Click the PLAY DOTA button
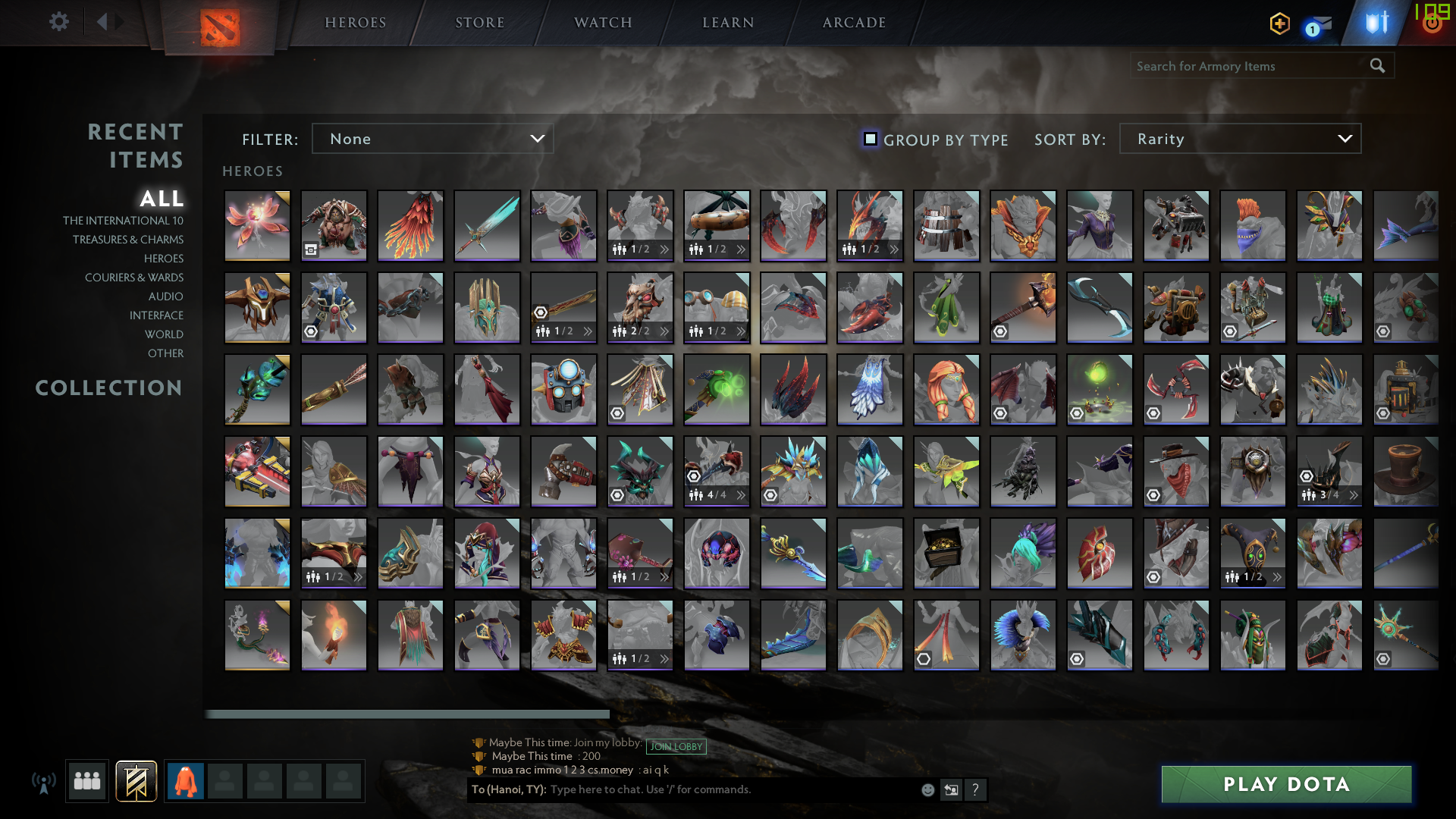Image resolution: width=1456 pixels, height=819 pixels. click(x=1285, y=784)
